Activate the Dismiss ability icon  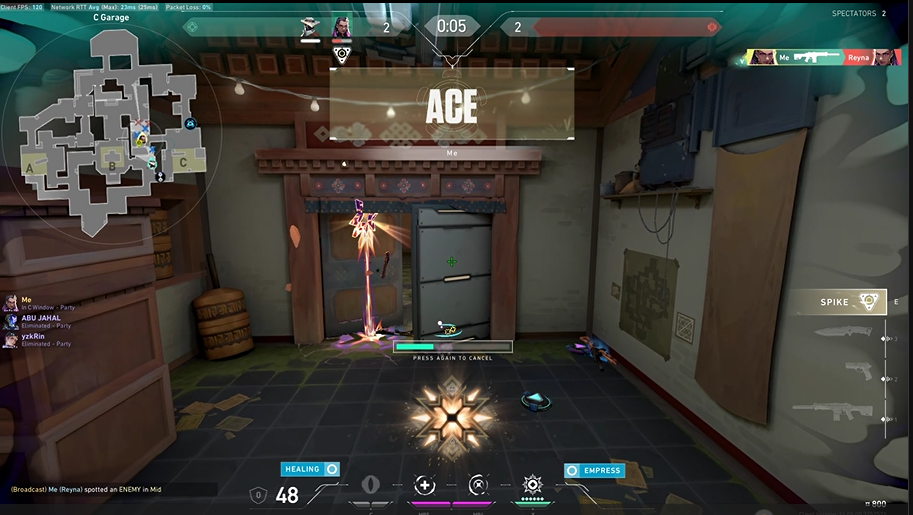[477, 486]
